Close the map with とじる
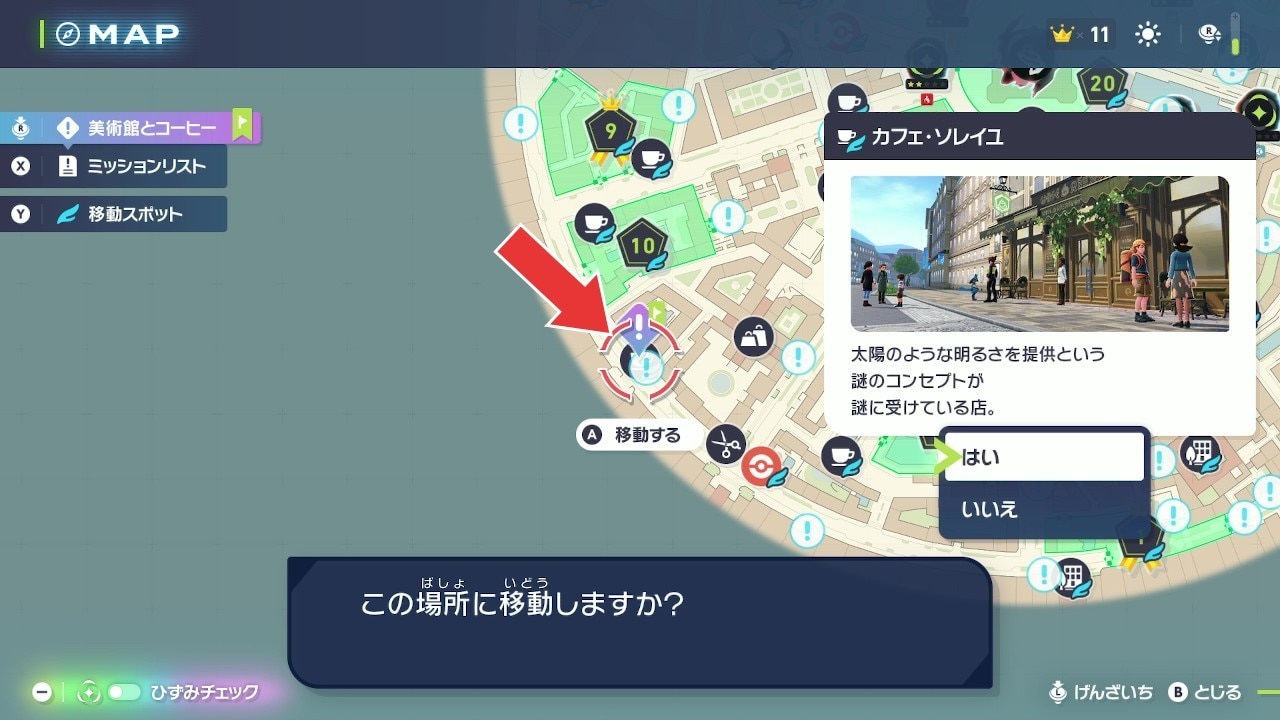Image resolution: width=1280 pixels, height=720 pixels. pyautogui.click(x=1206, y=692)
